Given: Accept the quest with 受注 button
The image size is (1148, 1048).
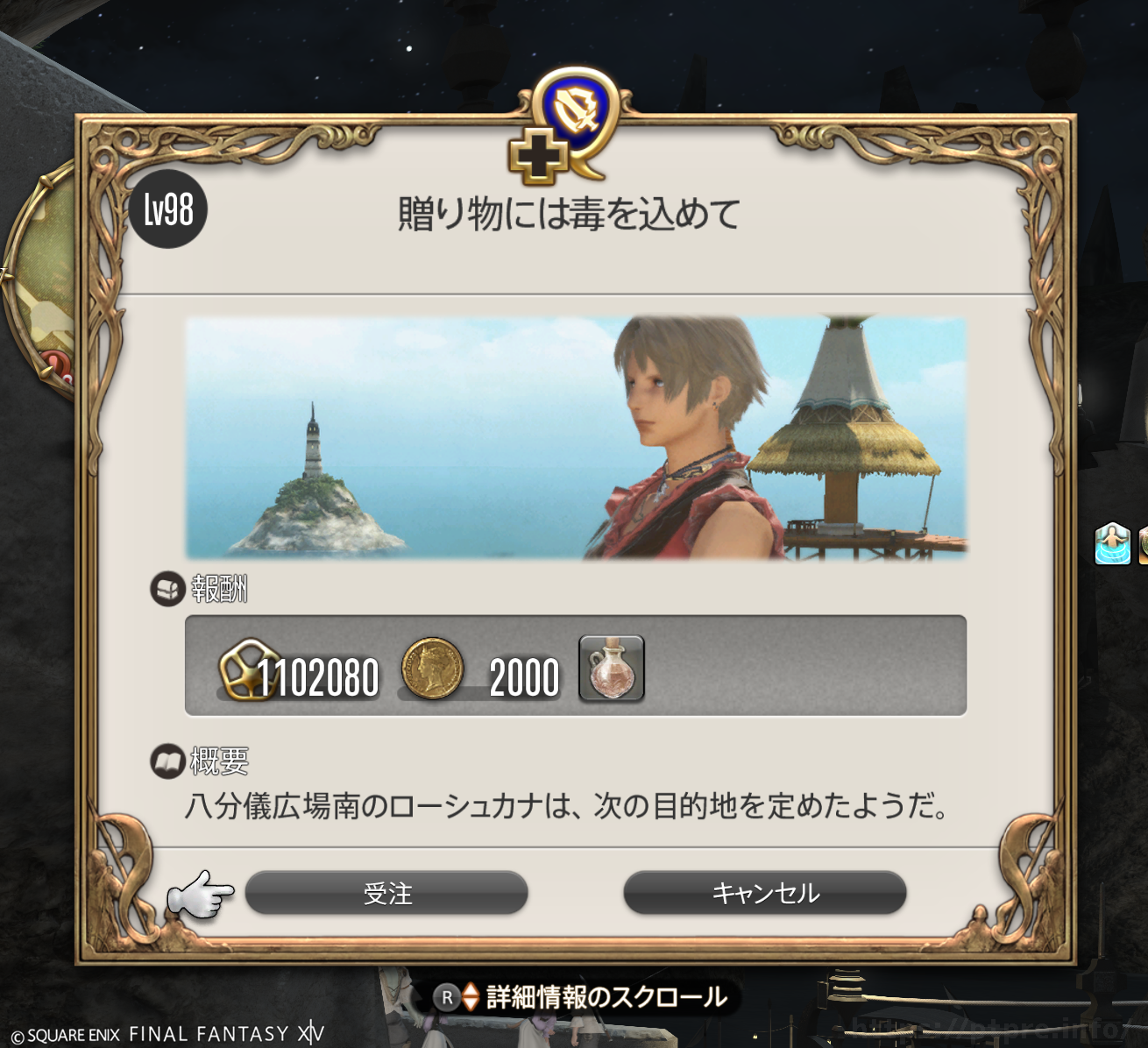Looking at the screenshot, I should (x=386, y=893).
